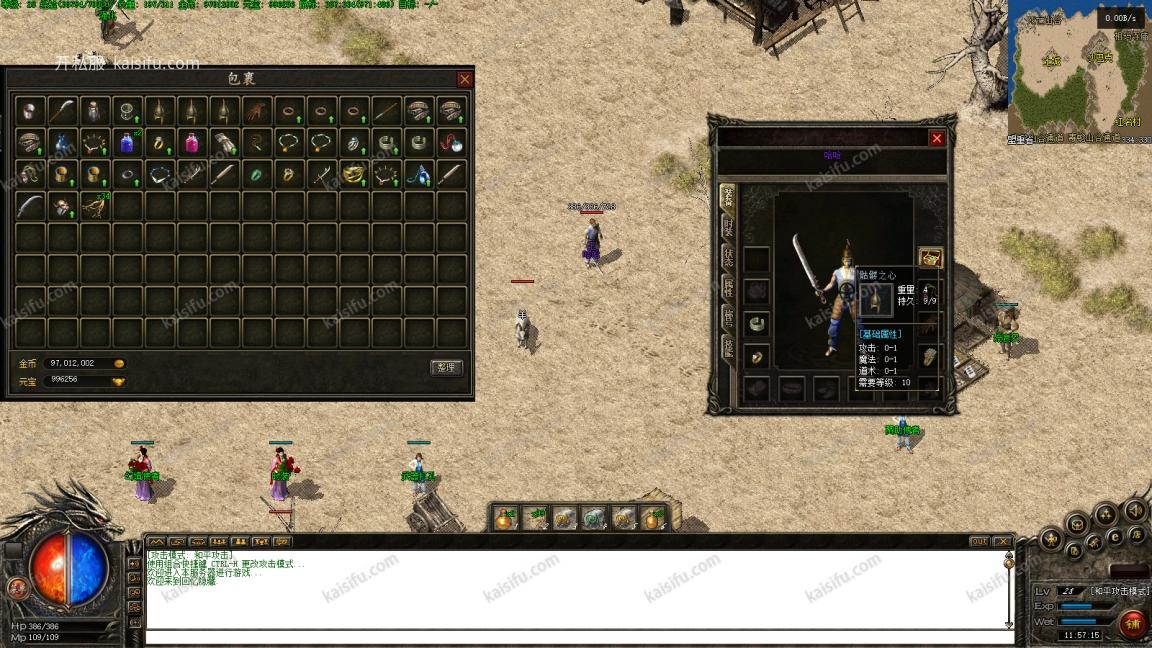Open the treasure chest icon in character panel
The width and height of the screenshot is (1152, 648).
[x=930, y=258]
